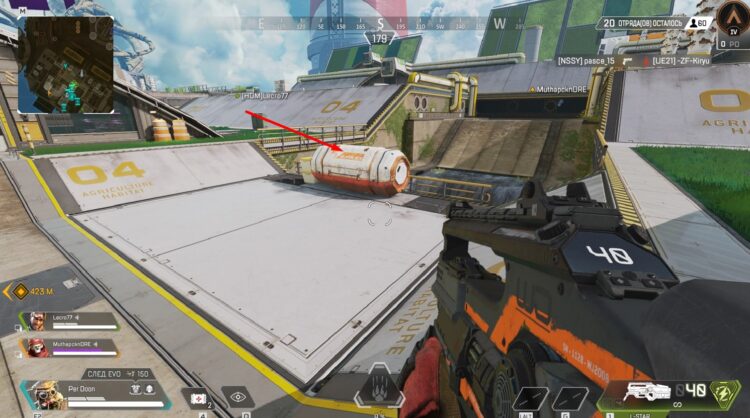Select teammate MuthapcknDRE's status card

[x=68, y=348]
